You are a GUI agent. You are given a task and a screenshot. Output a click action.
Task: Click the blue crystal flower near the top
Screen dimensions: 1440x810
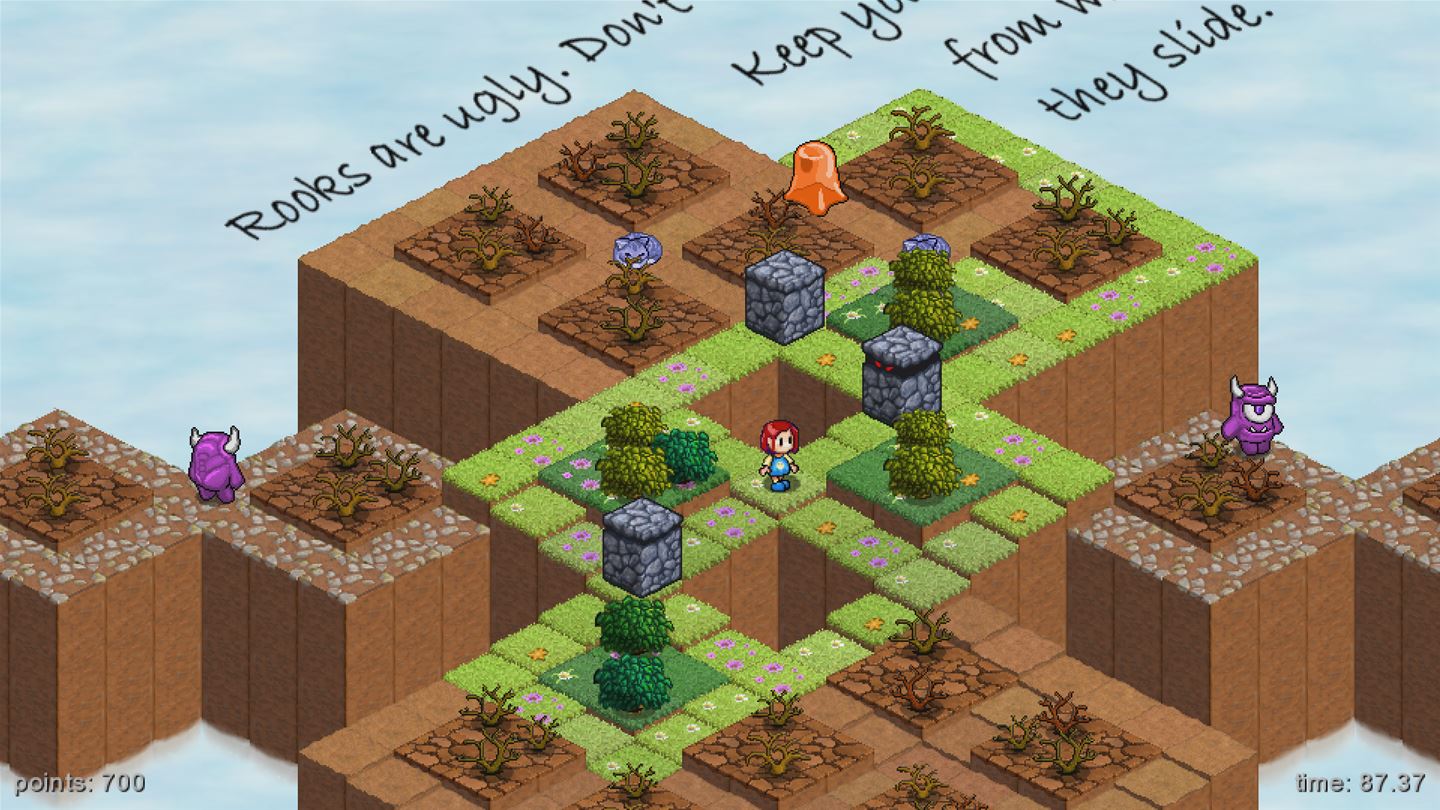pos(637,248)
